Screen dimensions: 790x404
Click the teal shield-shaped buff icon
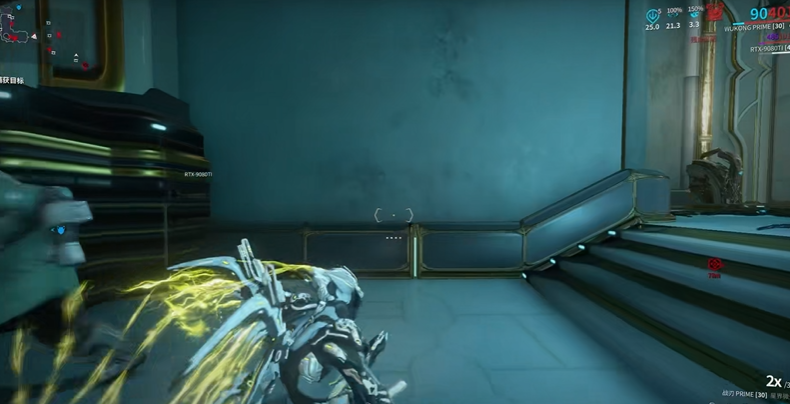[652, 15]
